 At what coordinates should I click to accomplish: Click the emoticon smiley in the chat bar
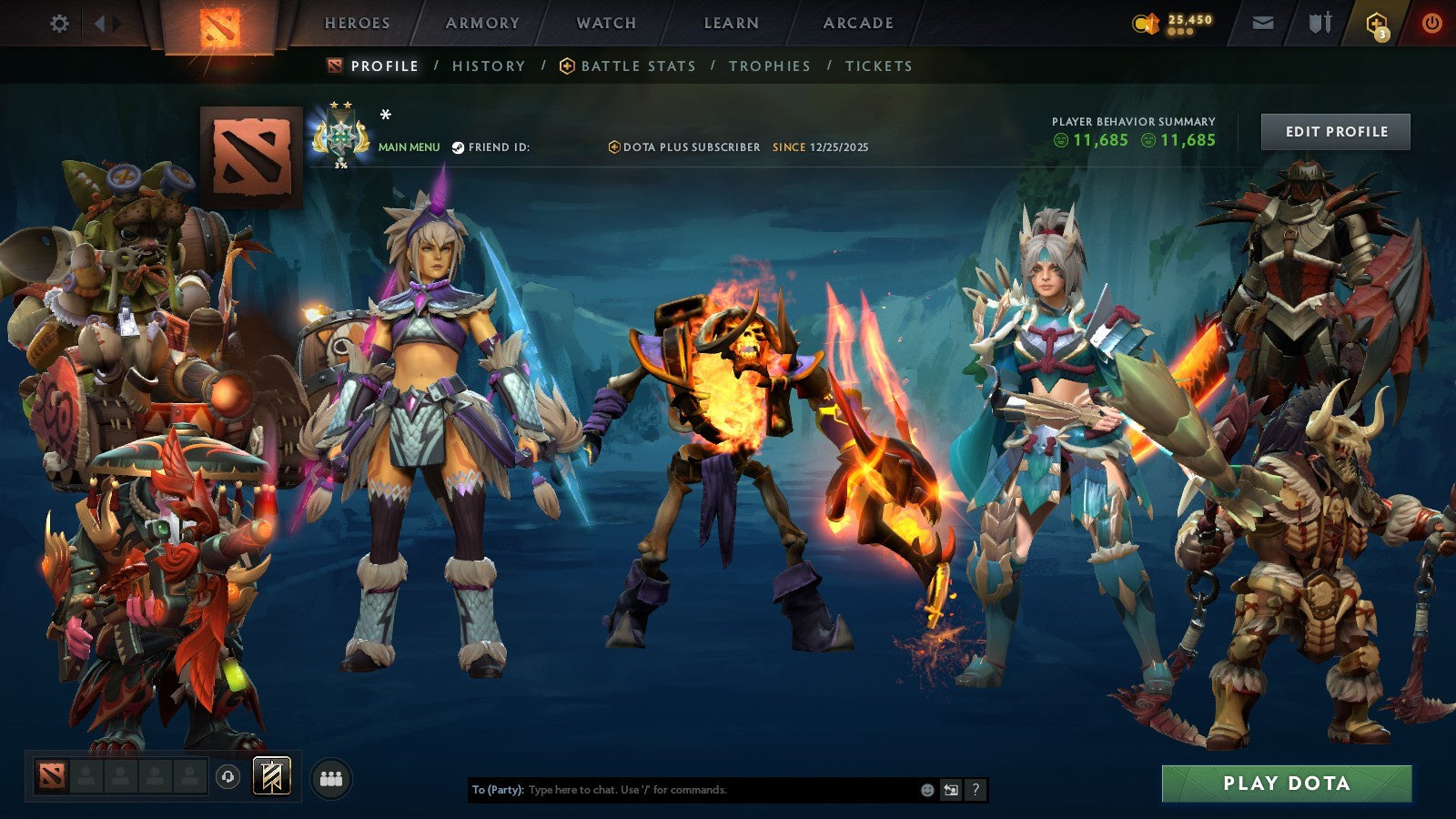click(x=925, y=790)
